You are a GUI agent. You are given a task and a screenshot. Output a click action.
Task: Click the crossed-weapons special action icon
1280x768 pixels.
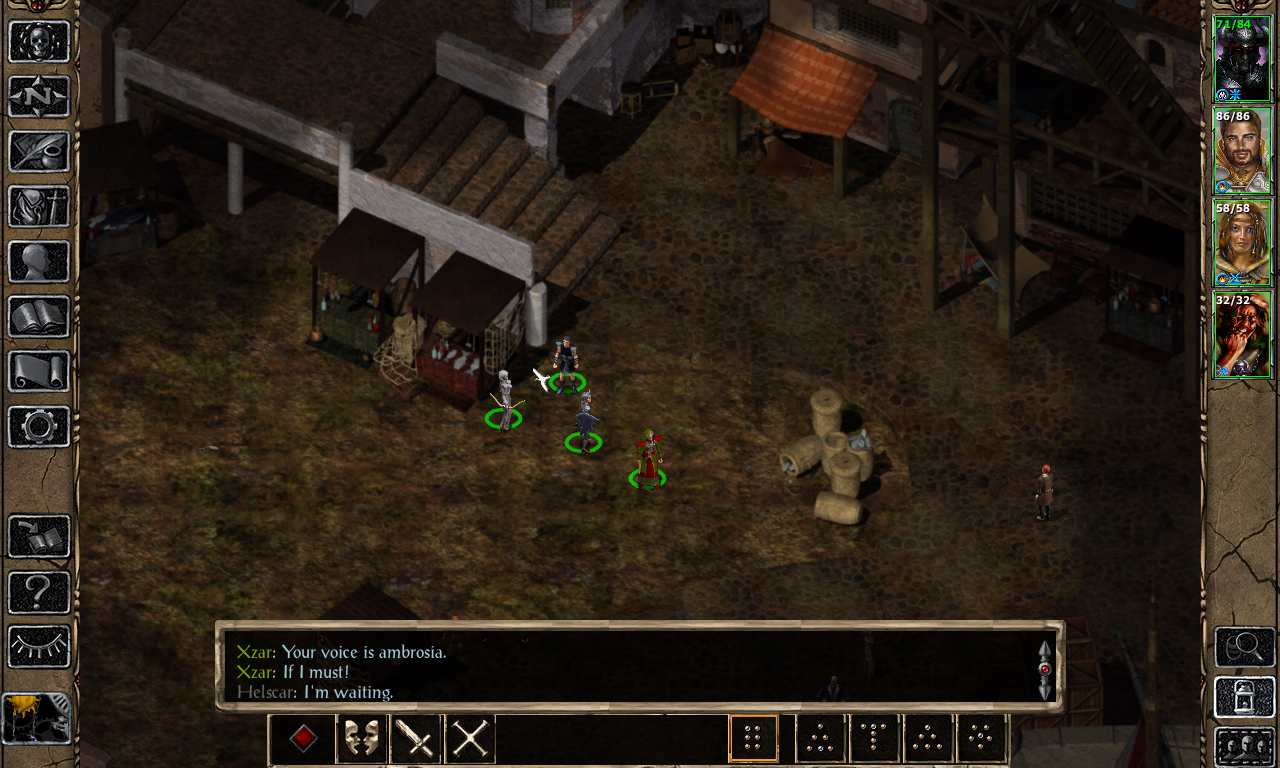pos(468,738)
